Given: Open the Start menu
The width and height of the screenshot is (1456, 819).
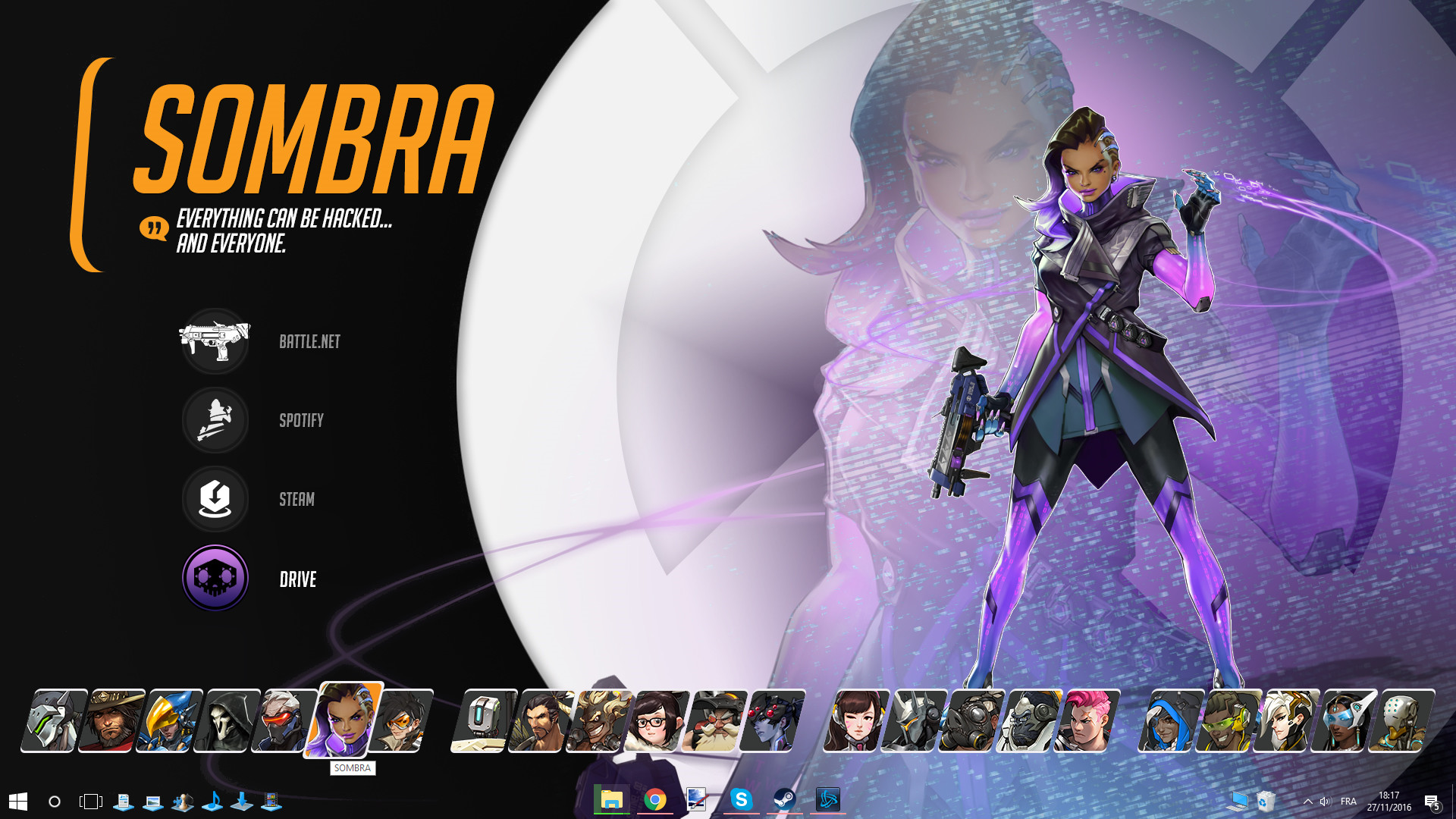Looking at the screenshot, I should coord(17,800).
